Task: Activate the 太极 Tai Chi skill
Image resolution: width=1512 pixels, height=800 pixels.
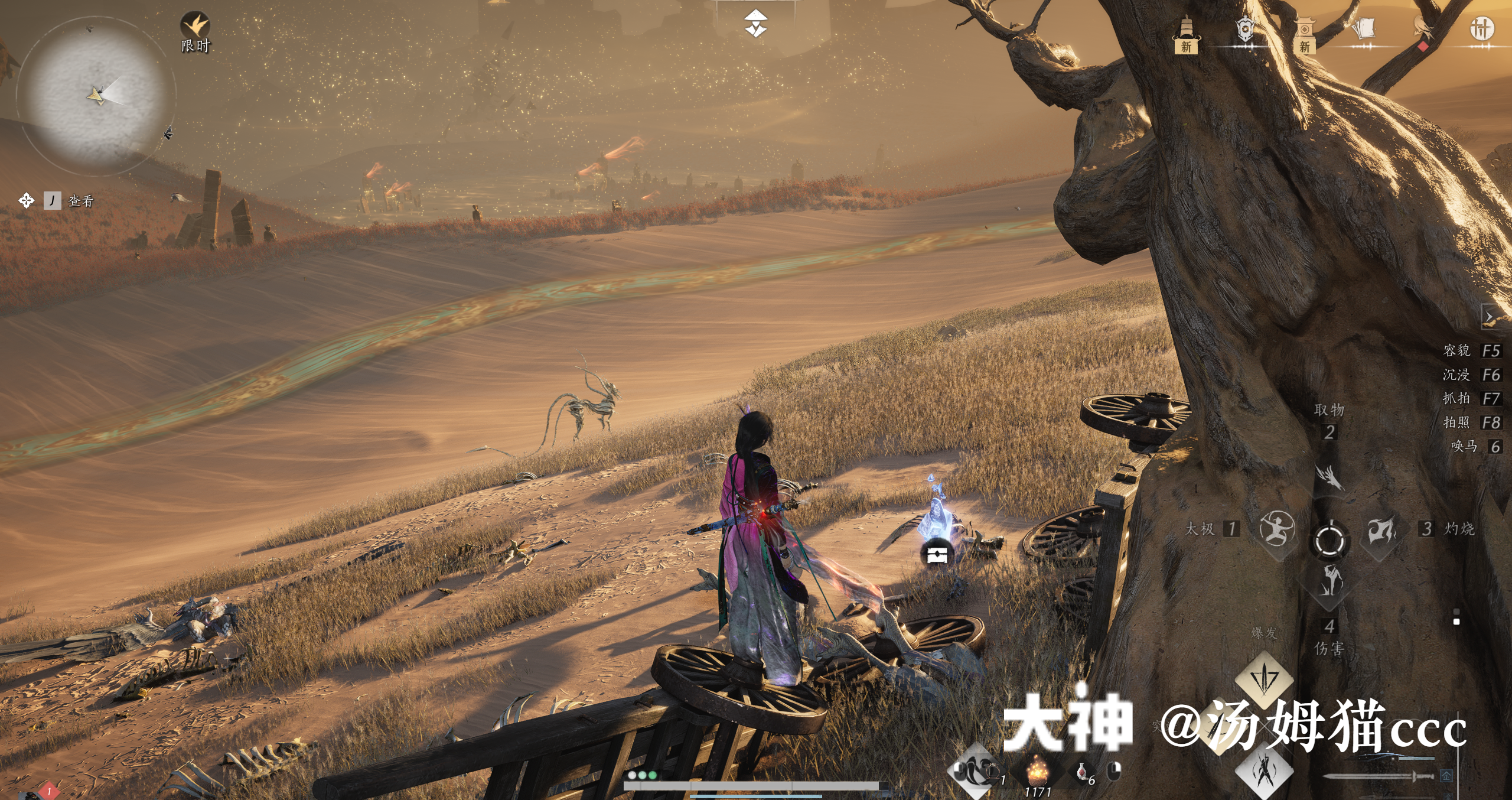Action: 1277,528
